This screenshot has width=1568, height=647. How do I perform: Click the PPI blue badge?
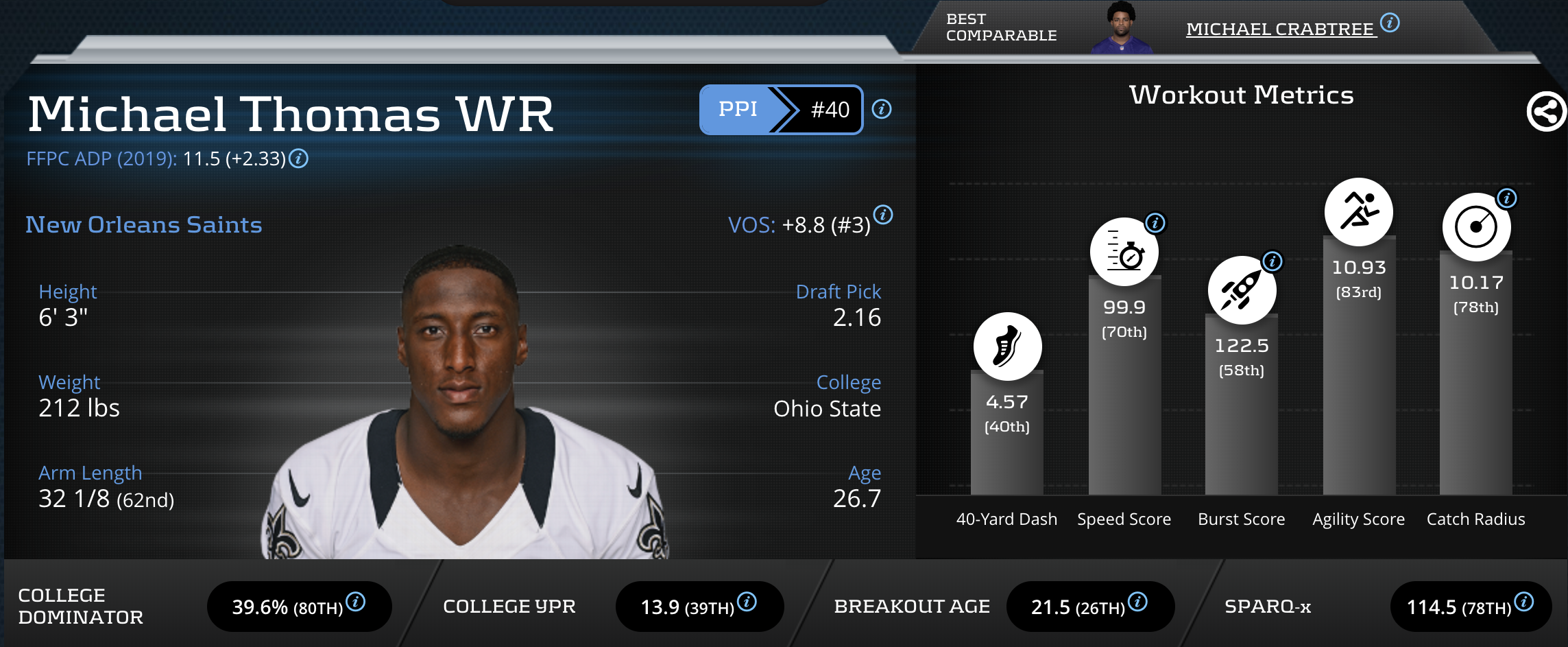pyautogui.click(x=738, y=109)
